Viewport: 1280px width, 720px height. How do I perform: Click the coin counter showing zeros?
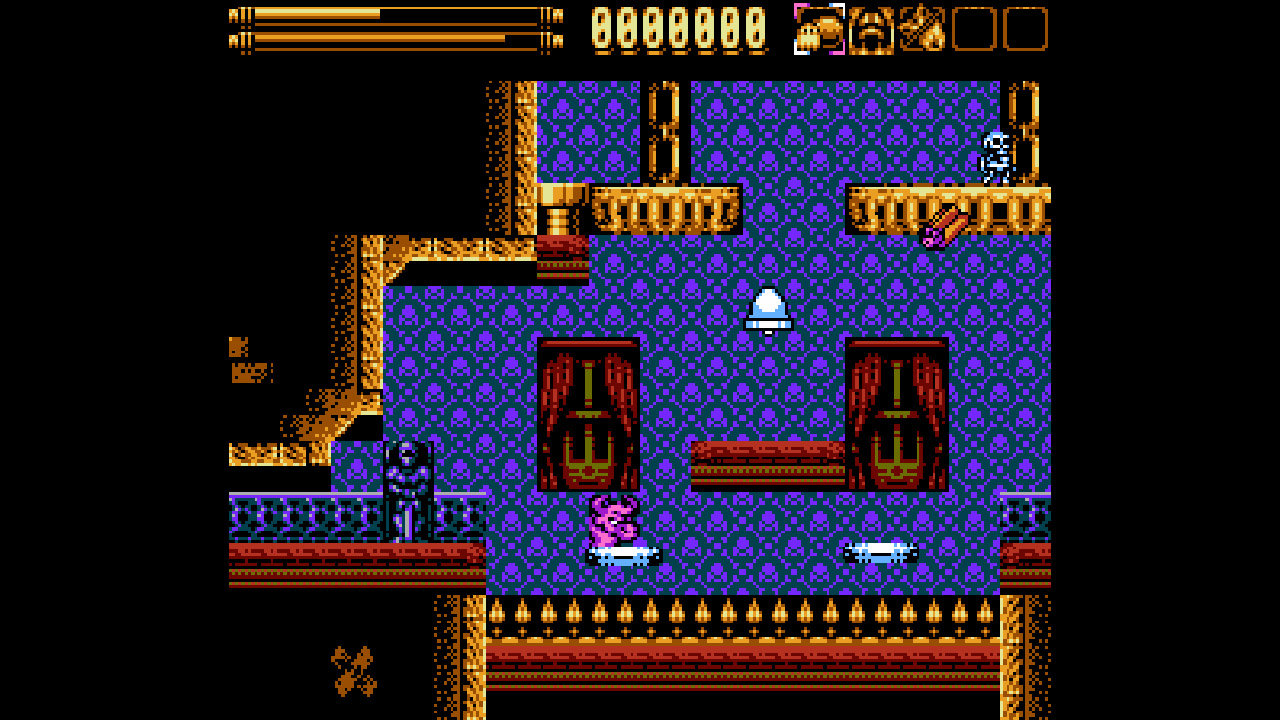tap(678, 28)
